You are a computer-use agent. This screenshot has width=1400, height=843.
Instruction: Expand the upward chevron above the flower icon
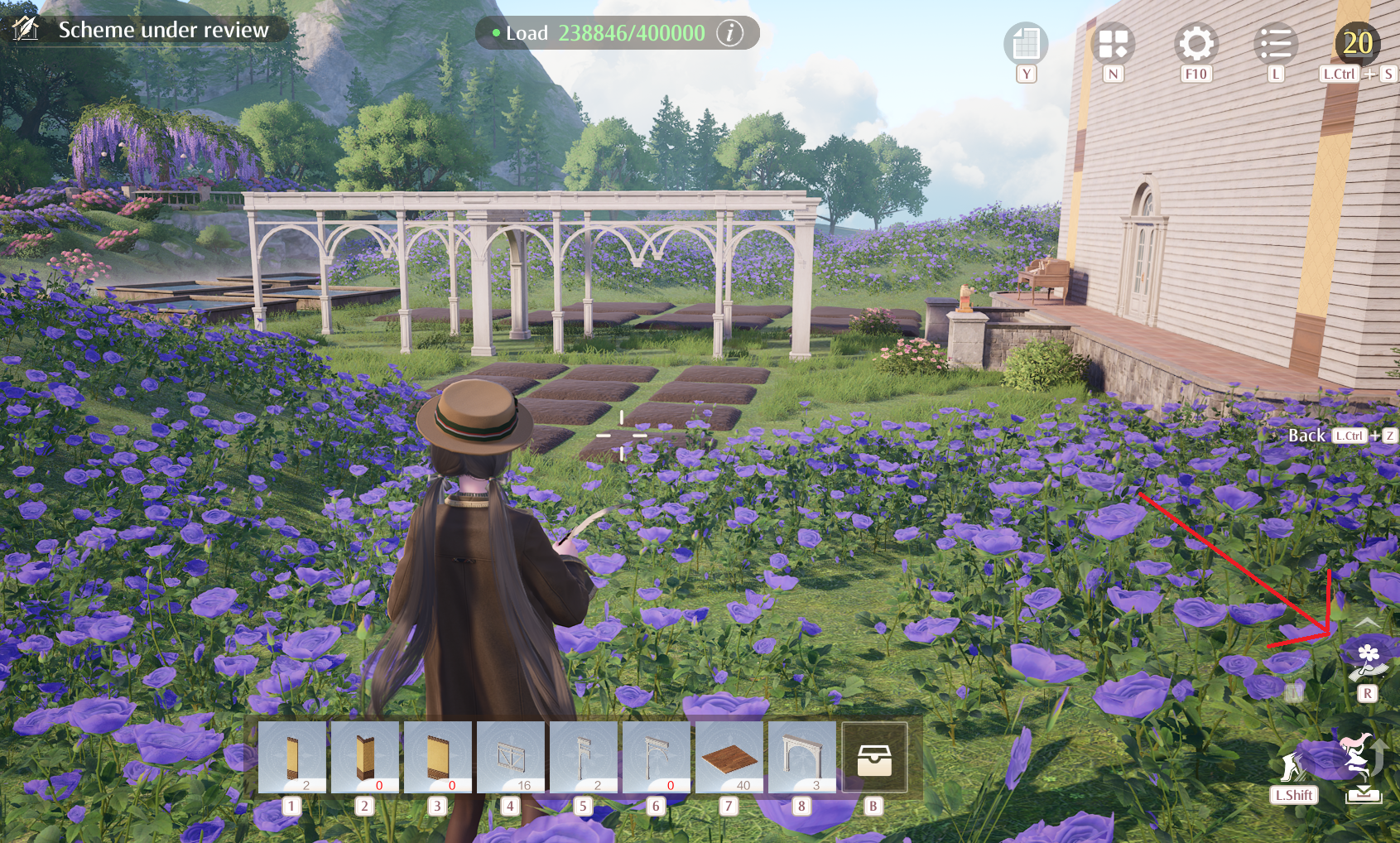pyautogui.click(x=1367, y=622)
